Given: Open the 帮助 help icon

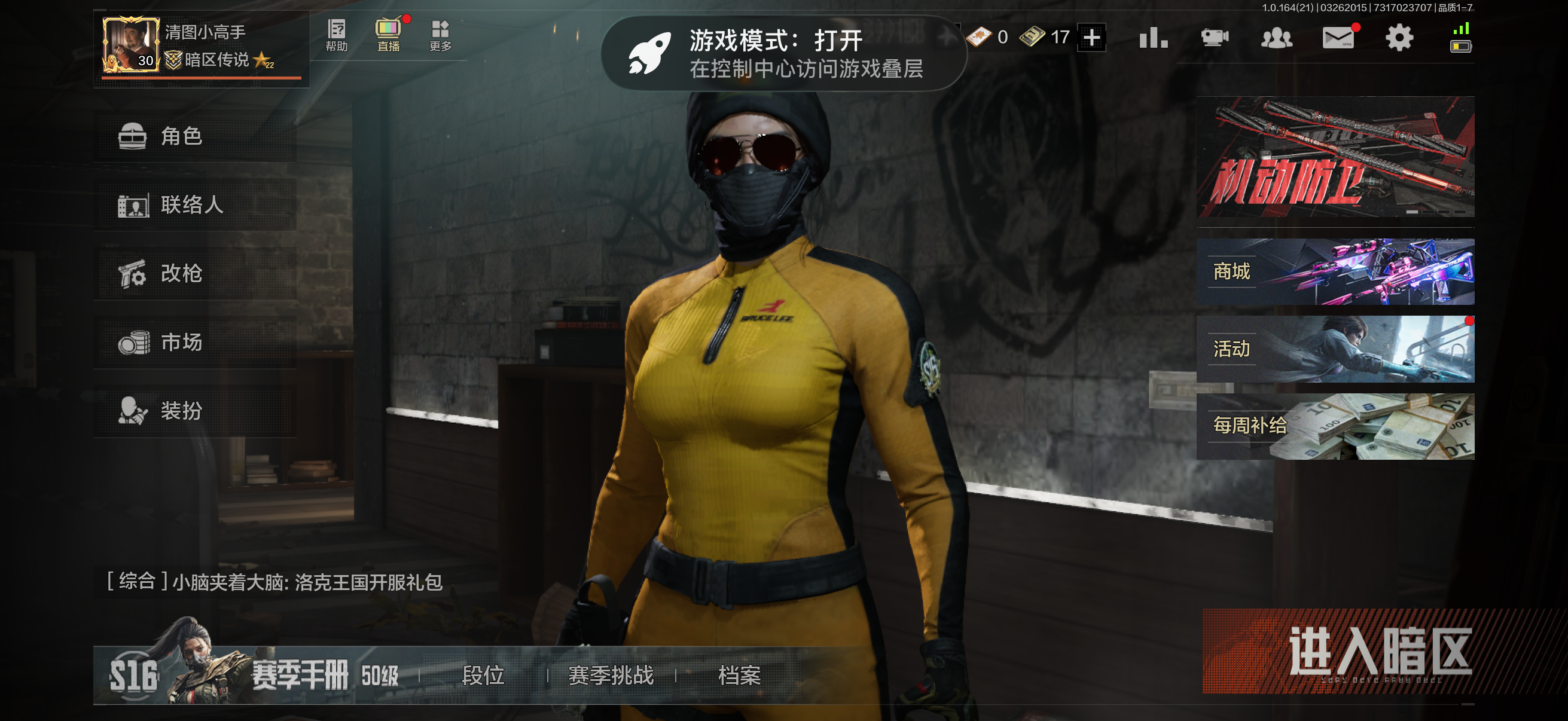Looking at the screenshot, I should pyautogui.click(x=335, y=36).
